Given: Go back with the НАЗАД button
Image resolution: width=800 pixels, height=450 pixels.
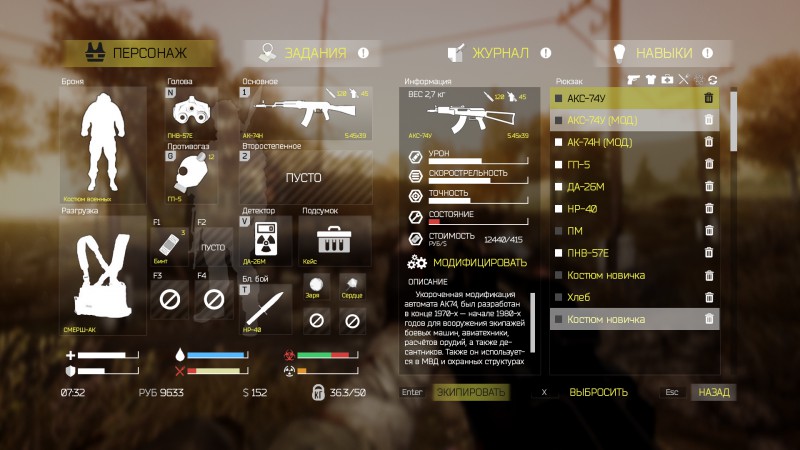Looking at the screenshot, I should 714,392.
